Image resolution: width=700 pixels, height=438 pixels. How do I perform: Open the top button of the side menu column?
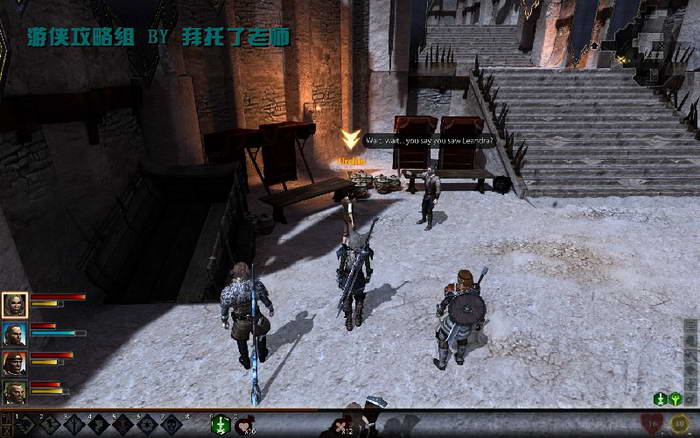coord(691,326)
